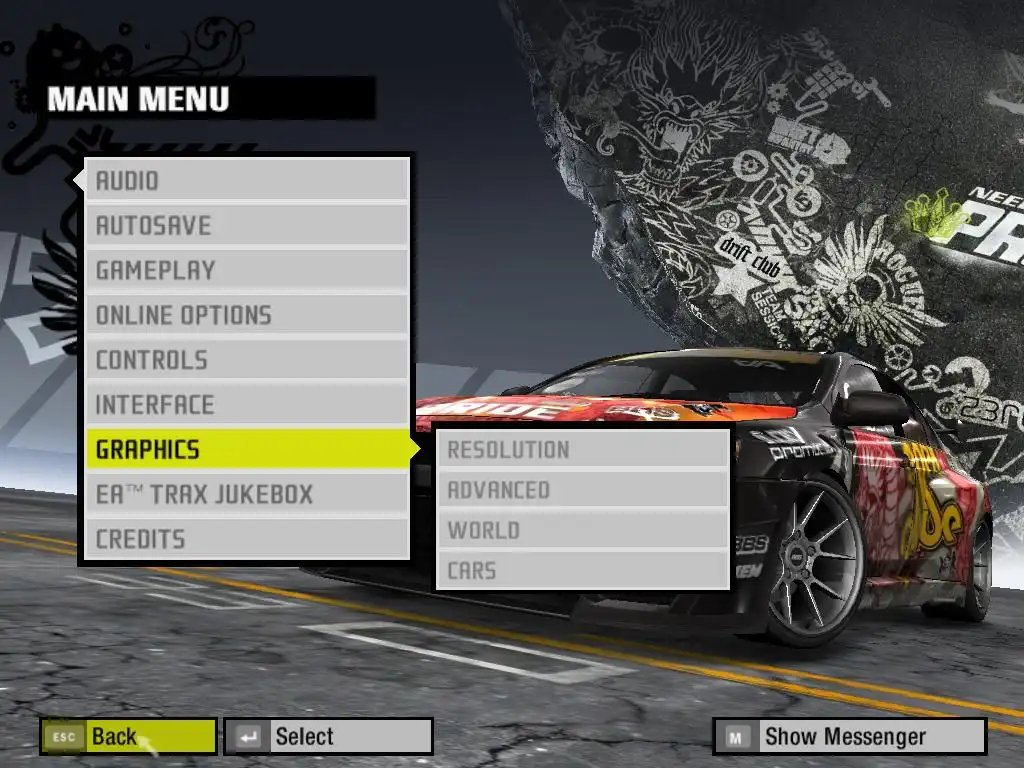
Task: Open Cars graphics settings
Action: tap(582, 571)
